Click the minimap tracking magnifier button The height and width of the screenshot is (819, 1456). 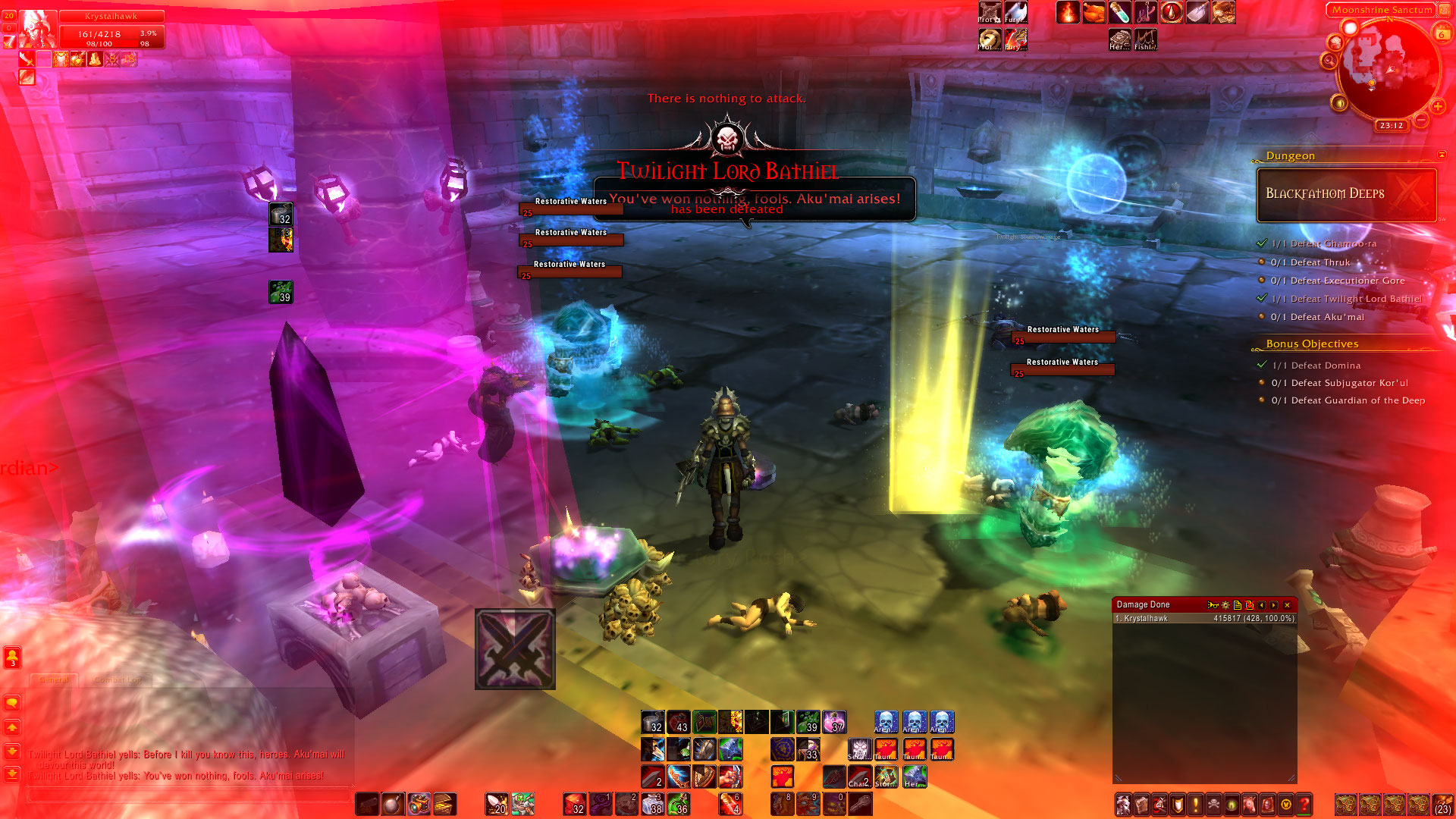pos(1329,61)
